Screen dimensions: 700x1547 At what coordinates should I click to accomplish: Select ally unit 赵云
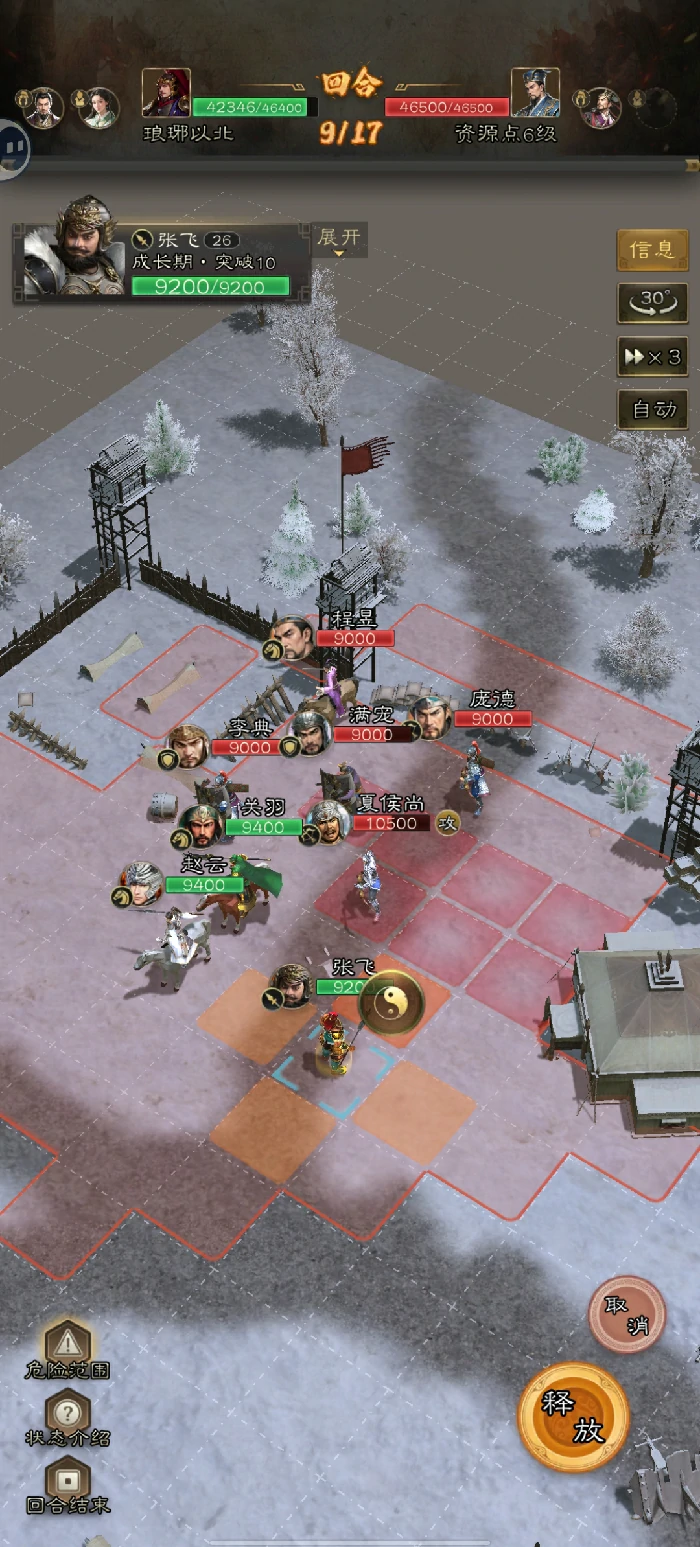(143, 884)
